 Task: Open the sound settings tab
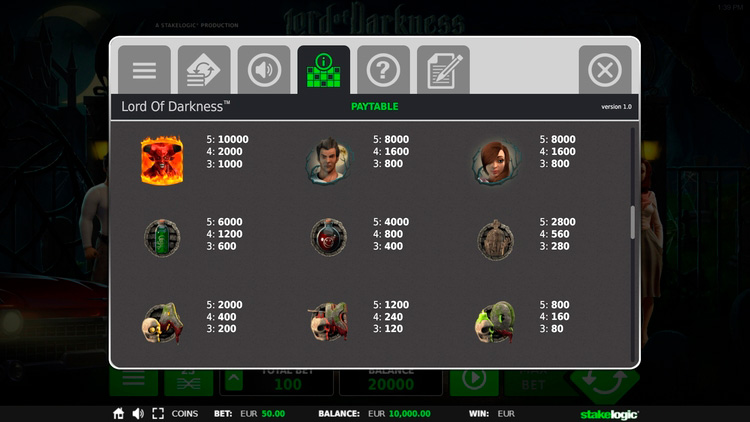[x=264, y=71]
